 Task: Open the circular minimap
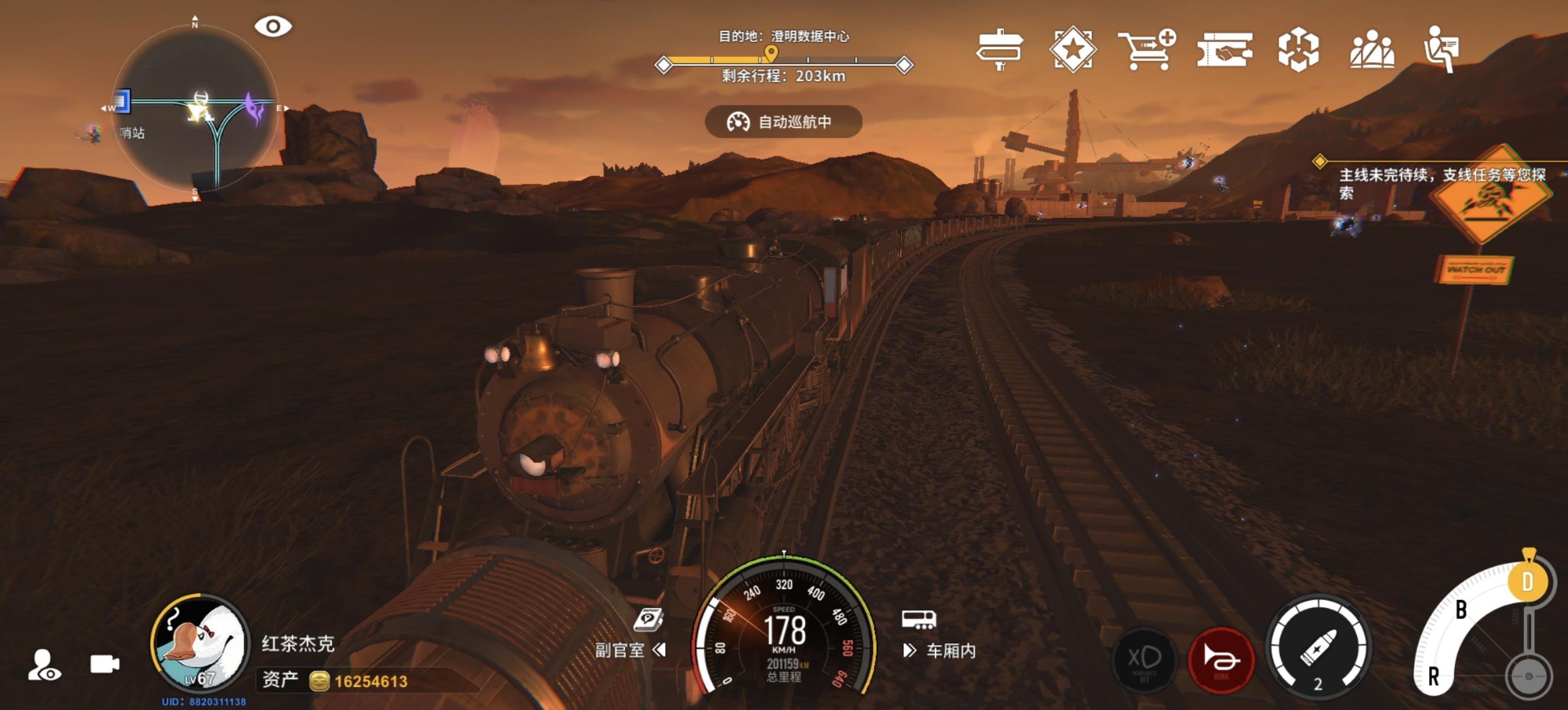pos(195,109)
